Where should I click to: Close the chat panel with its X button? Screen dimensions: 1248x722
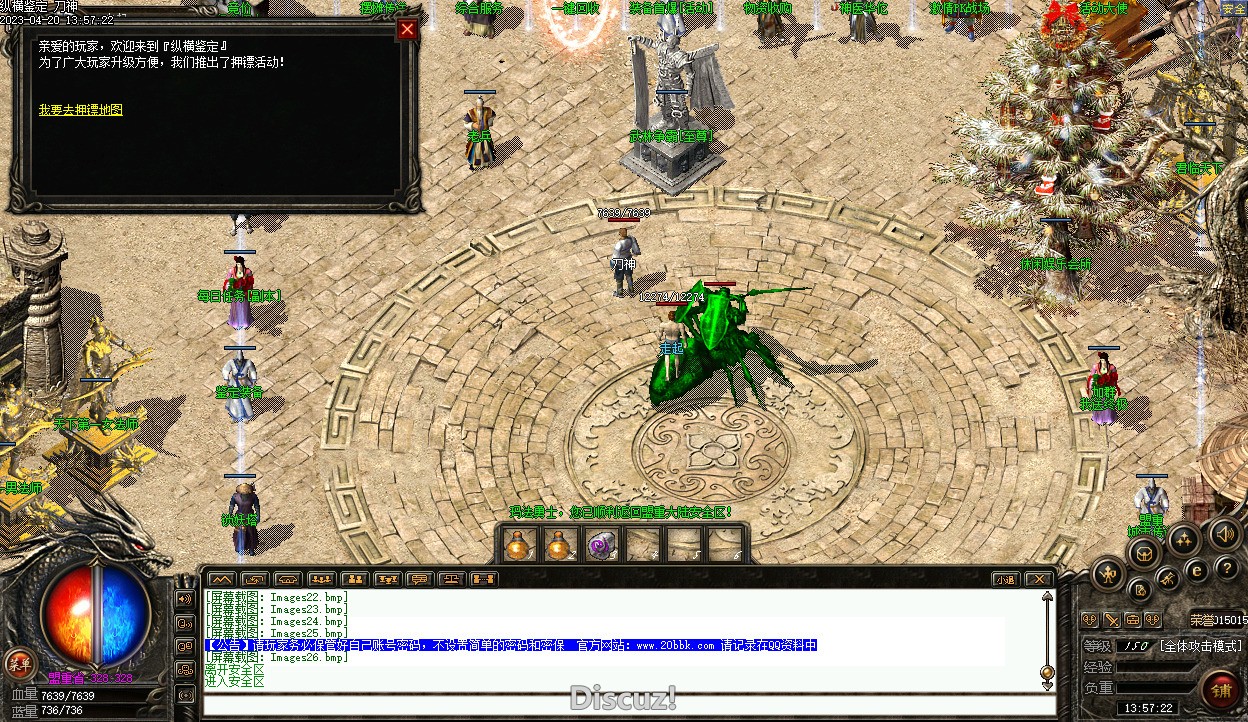(1040, 579)
